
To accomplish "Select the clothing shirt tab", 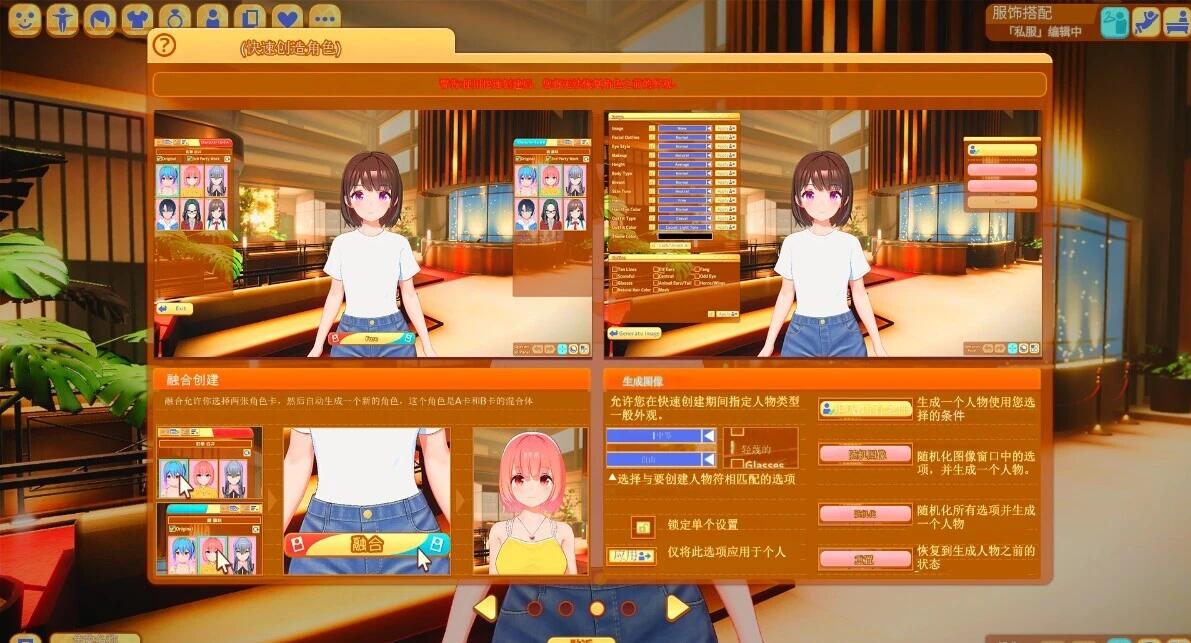I will pos(135,18).
